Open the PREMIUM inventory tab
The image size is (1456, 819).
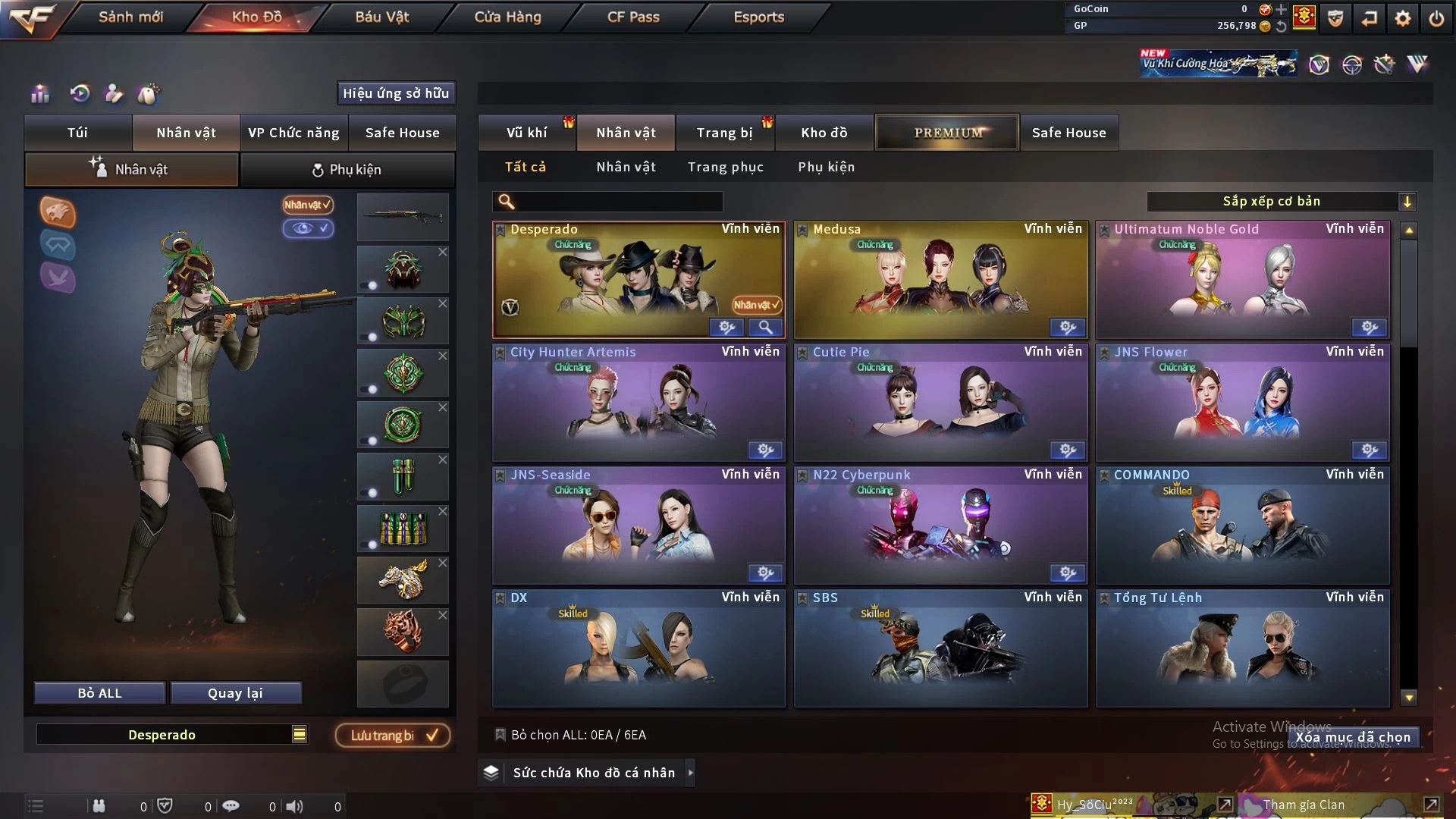pos(947,133)
